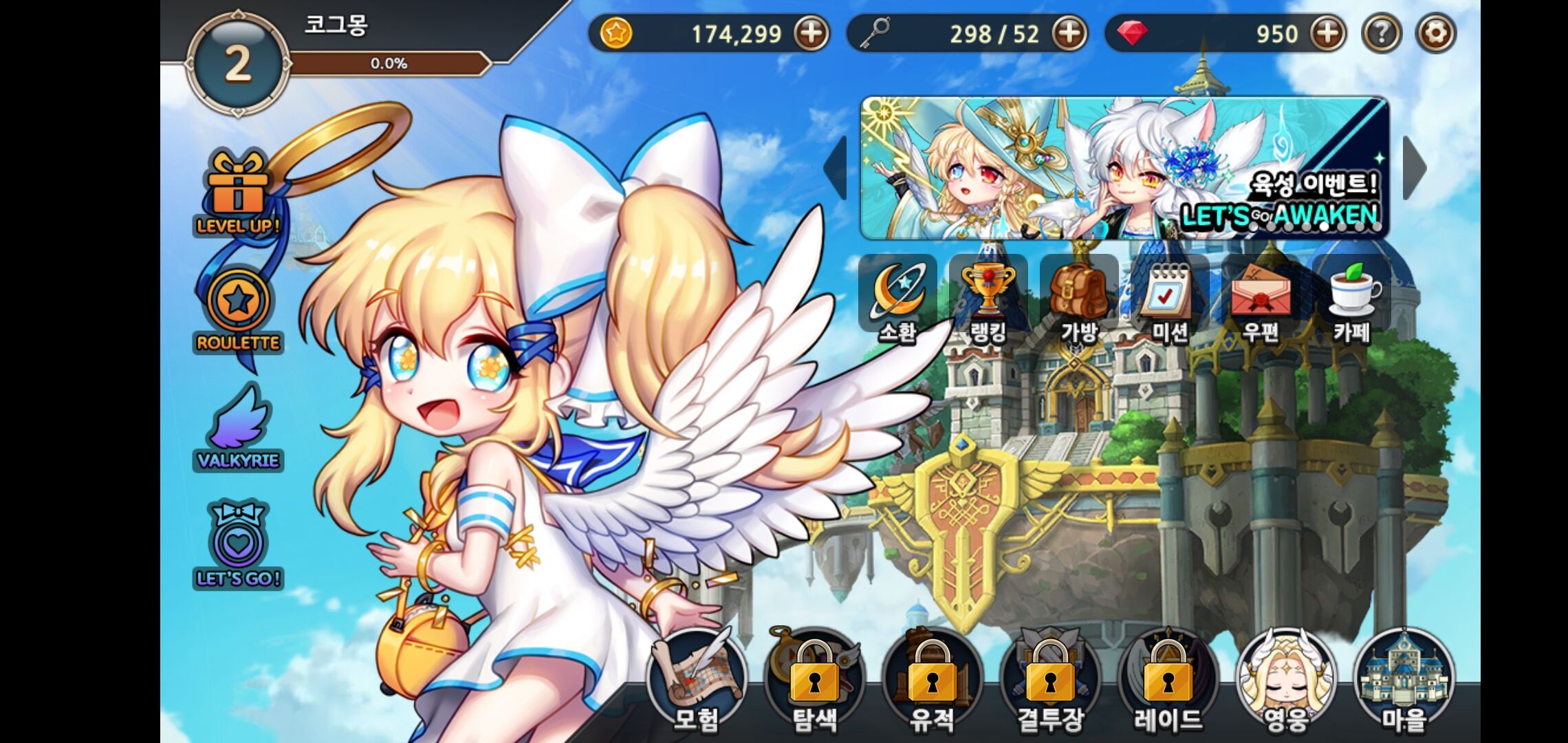Buy more red gems via plus button
Screen dimensions: 1568x743
[1328, 33]
